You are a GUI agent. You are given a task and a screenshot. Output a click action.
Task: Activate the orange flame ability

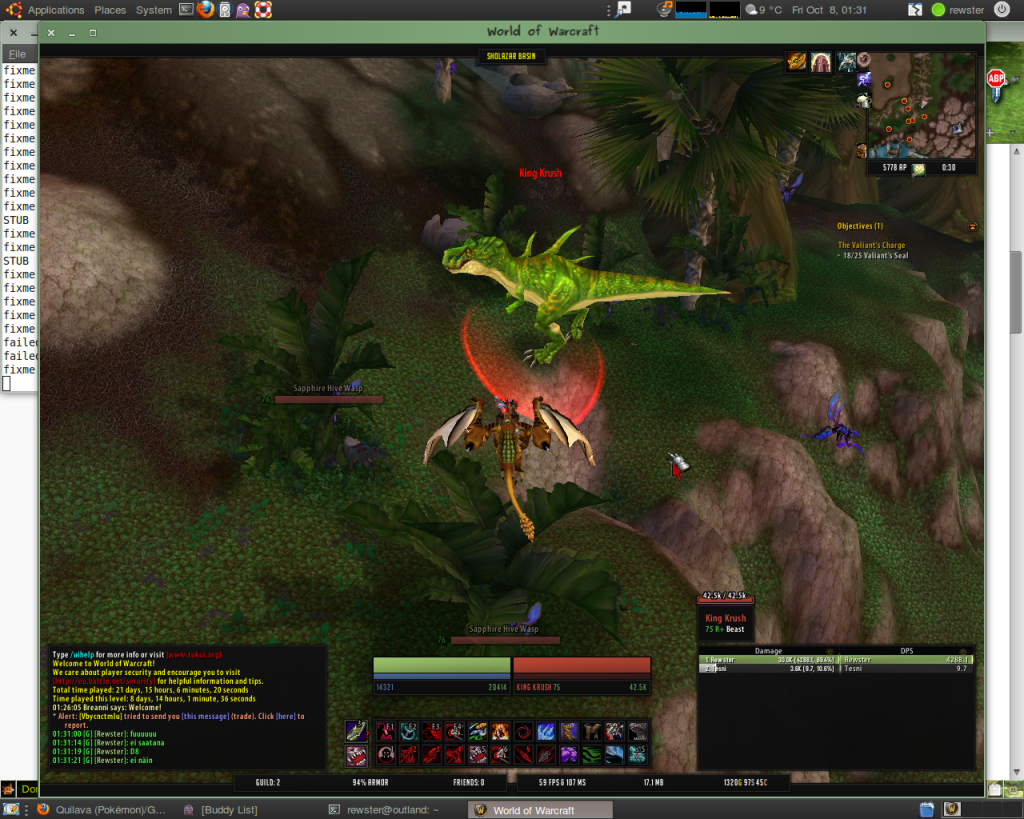tap(499, 732)
